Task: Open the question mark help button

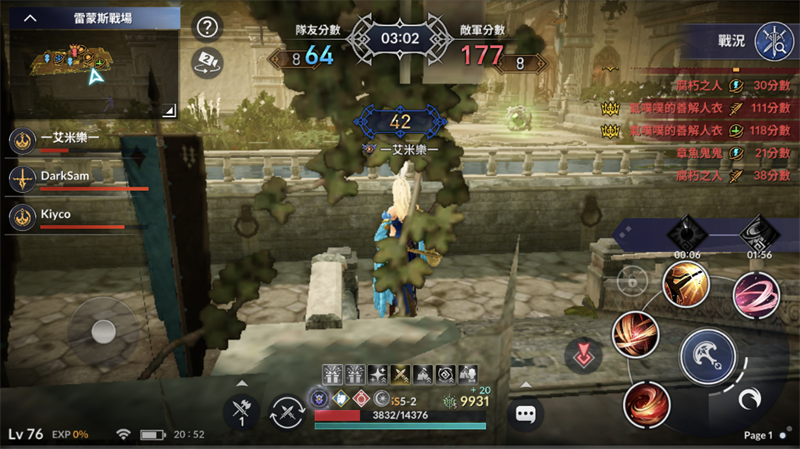Action: [207, 27]
